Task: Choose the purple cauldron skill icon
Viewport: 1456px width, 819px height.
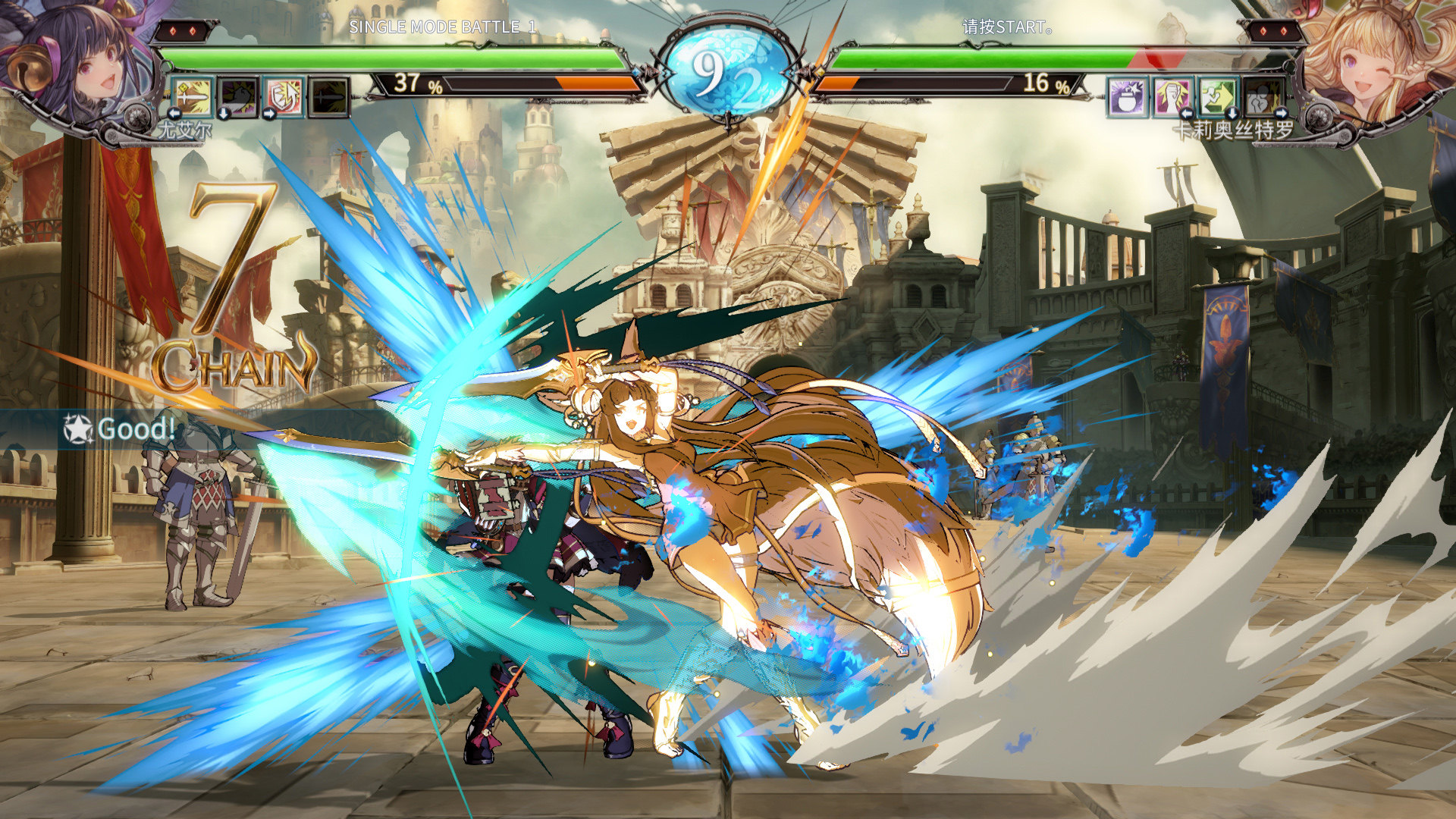Action: point(1127,96)
